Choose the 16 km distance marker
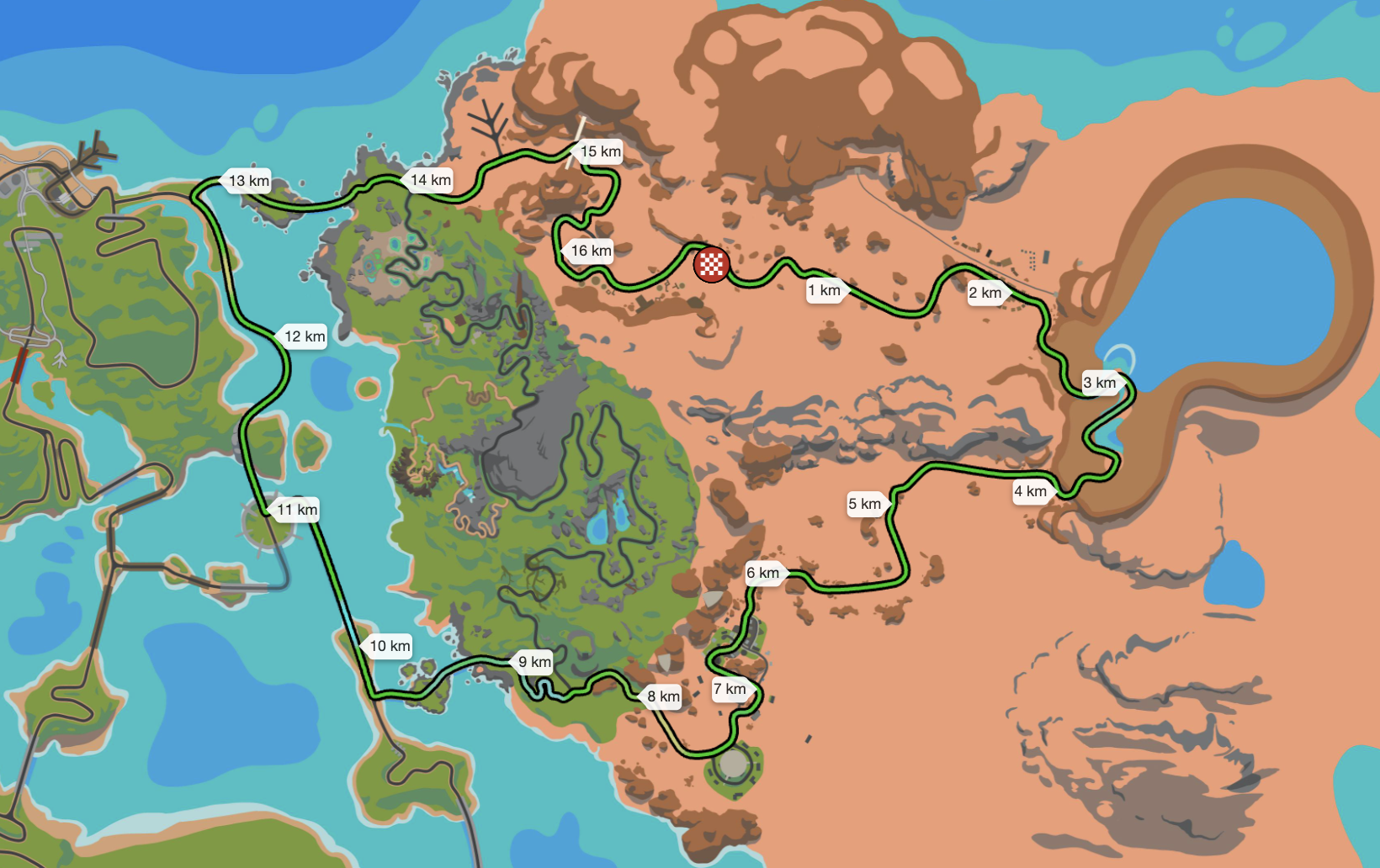Screen dimensions: 1380x868 tap(590, 251)
